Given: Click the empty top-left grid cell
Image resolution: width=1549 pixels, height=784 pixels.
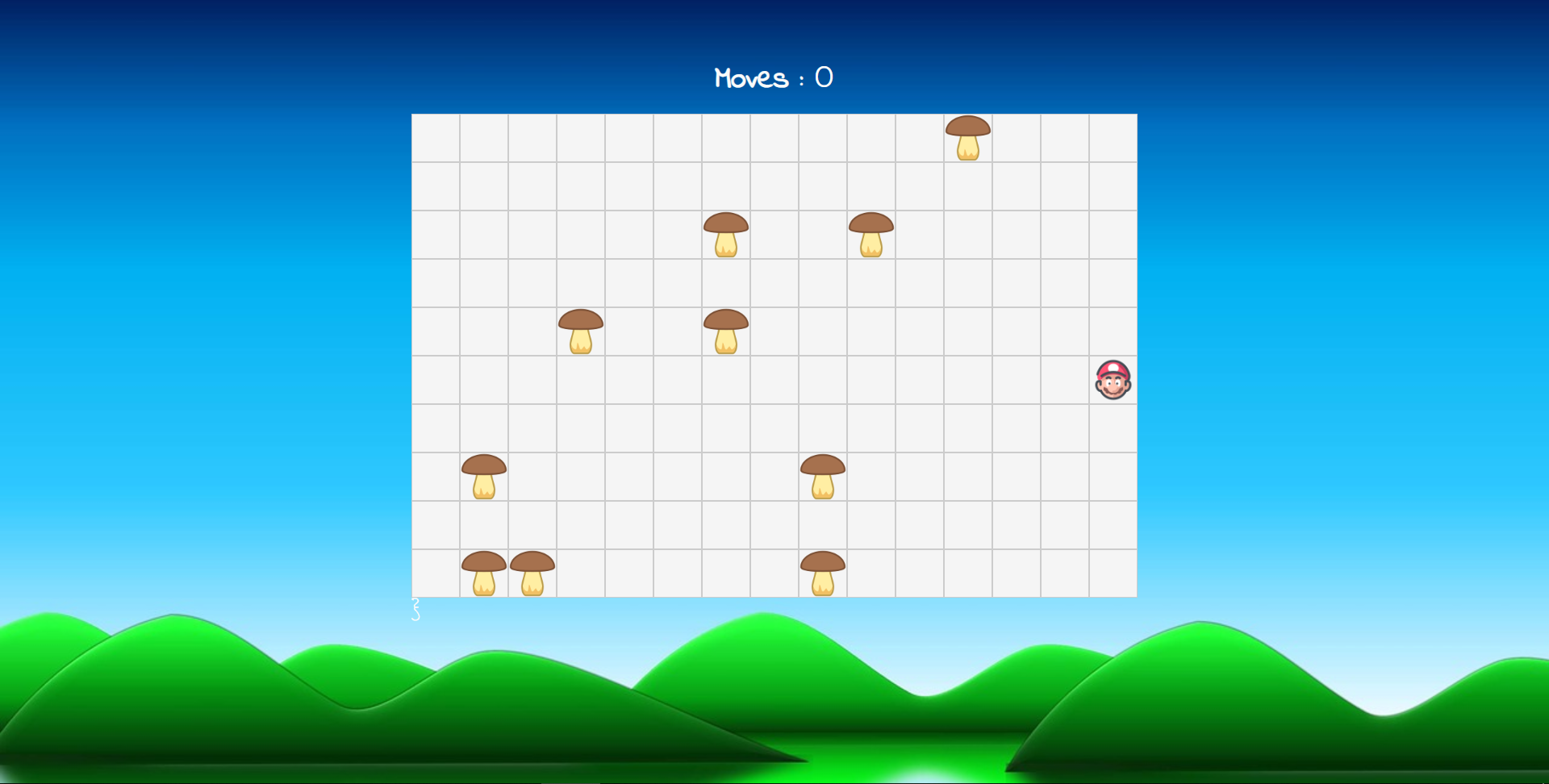Looking at the screenshot, I should [436, 137].
